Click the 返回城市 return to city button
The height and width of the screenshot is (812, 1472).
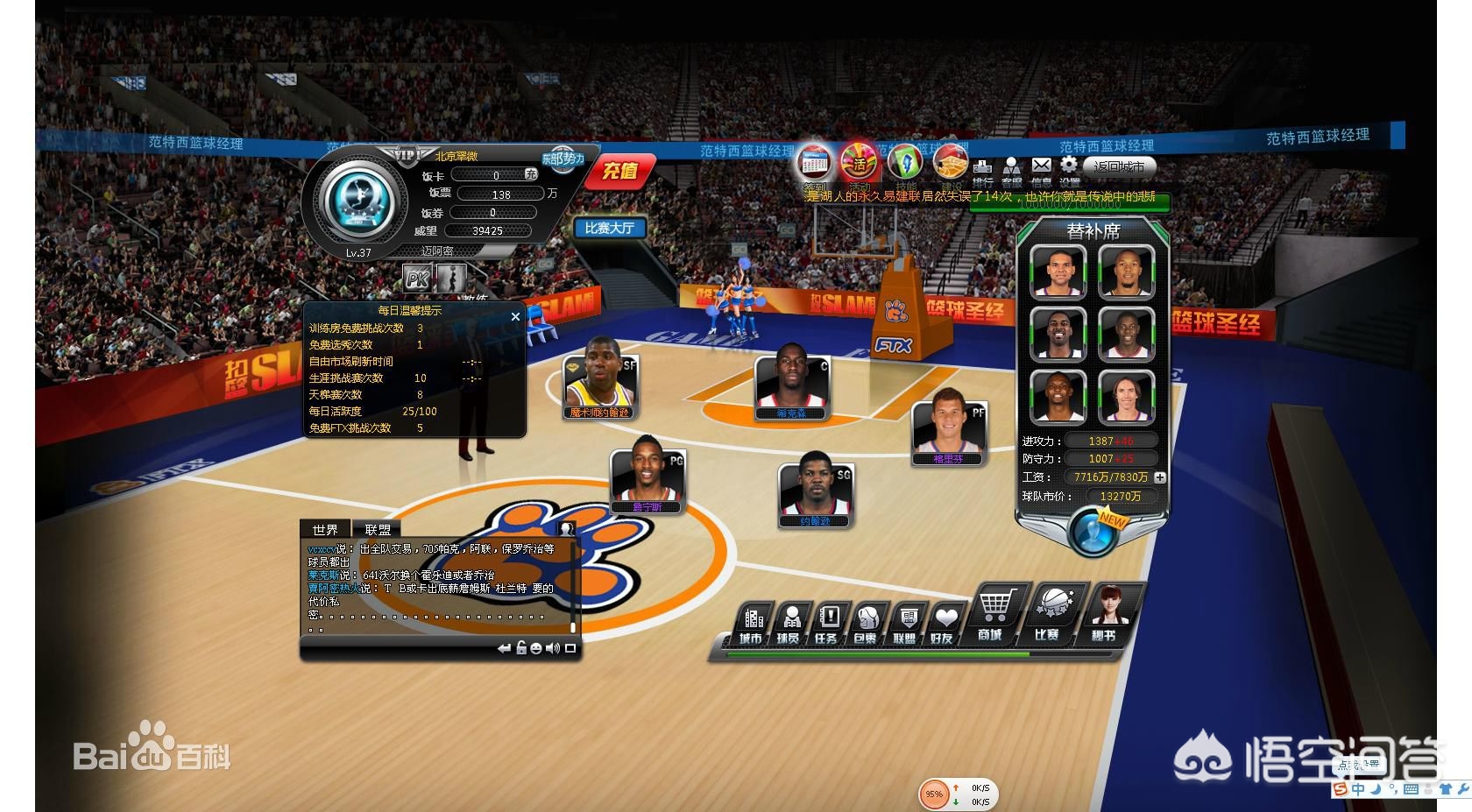click(1119, 166)
